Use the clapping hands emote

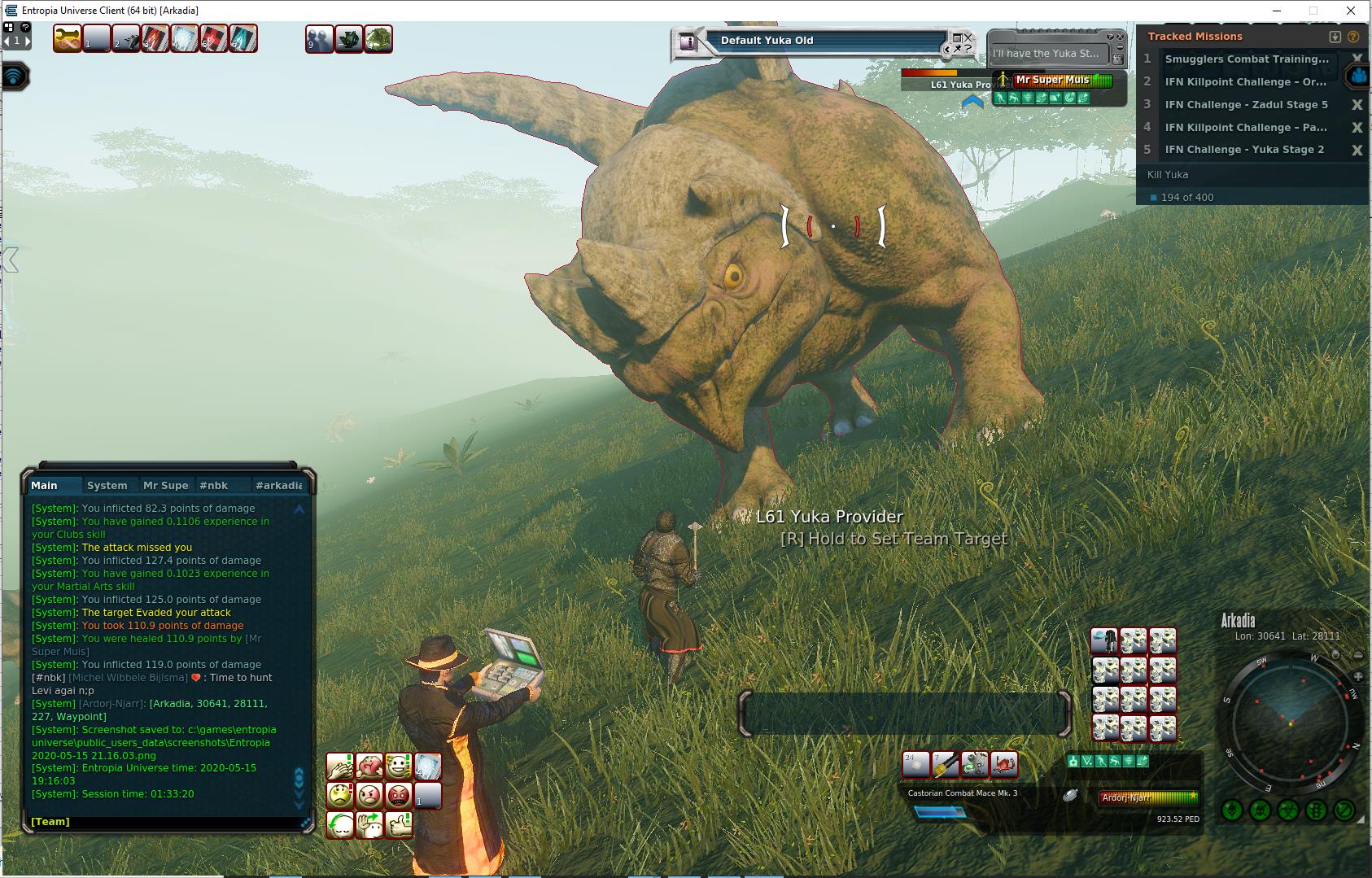pyautogui.click(x=340, y=767)
